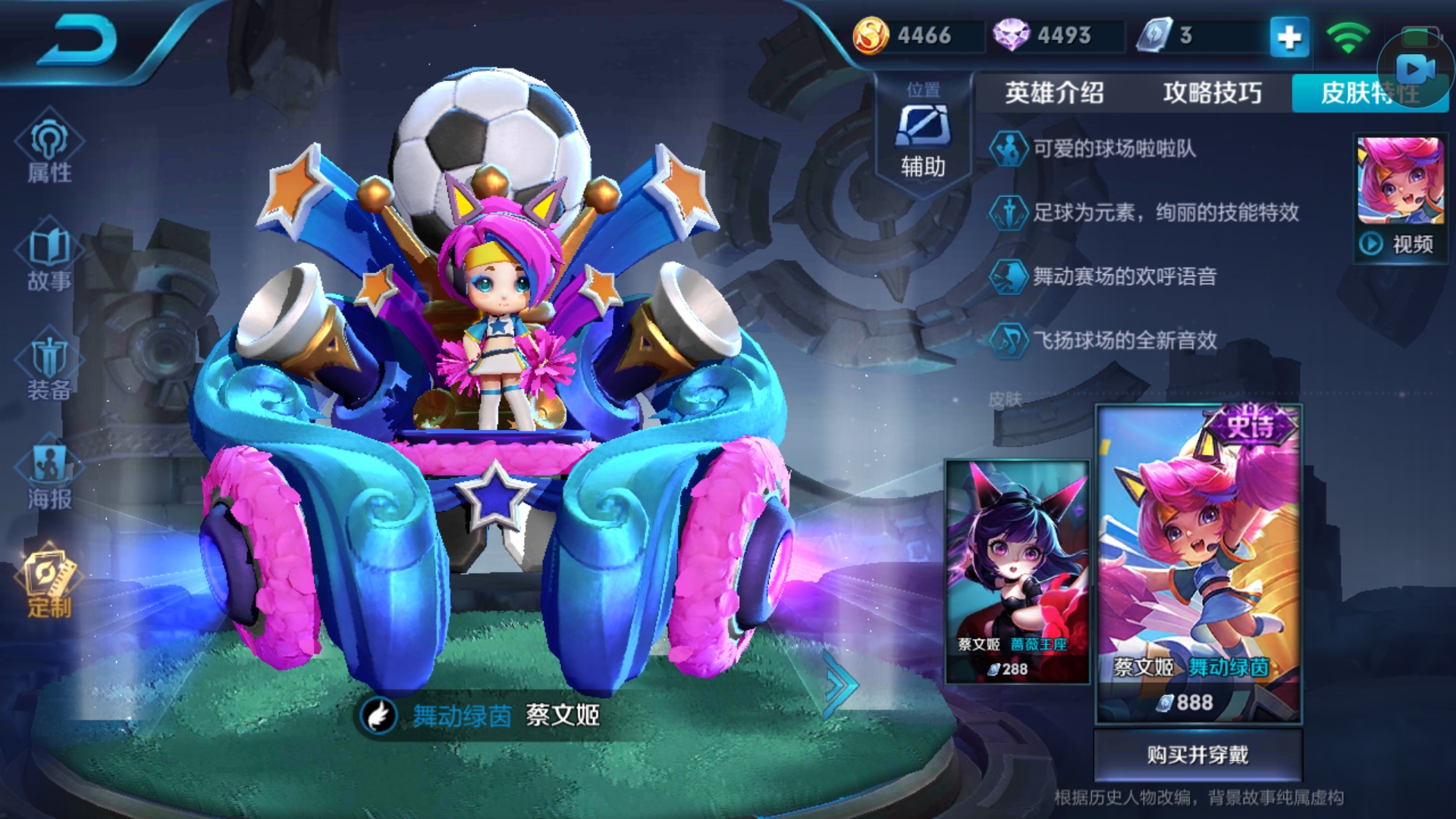Click the blue arrow to next skin
This screenshot has height=819, width=1456.
[840, 684]
